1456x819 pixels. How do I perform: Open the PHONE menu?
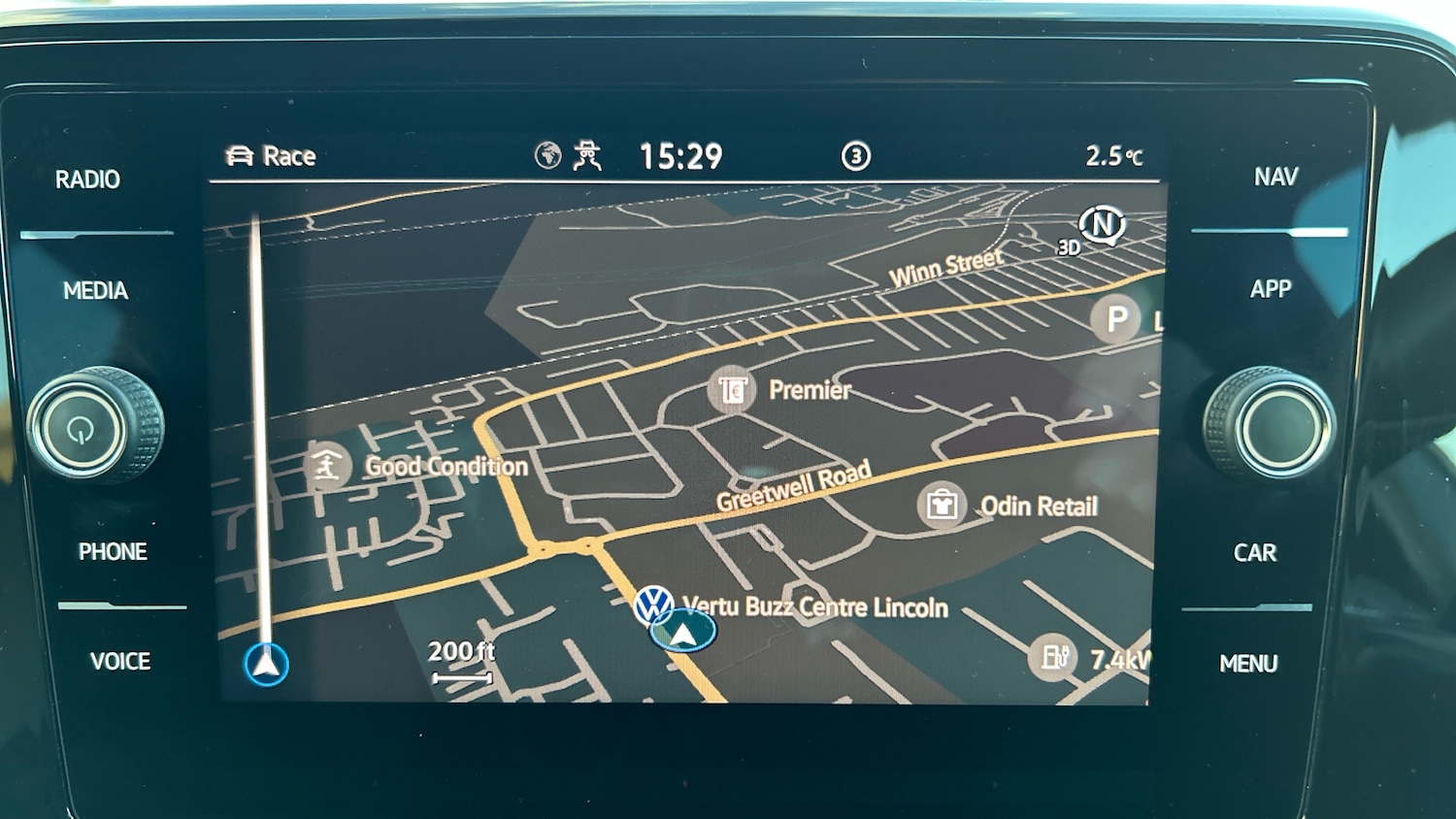[x=113, y=551]
